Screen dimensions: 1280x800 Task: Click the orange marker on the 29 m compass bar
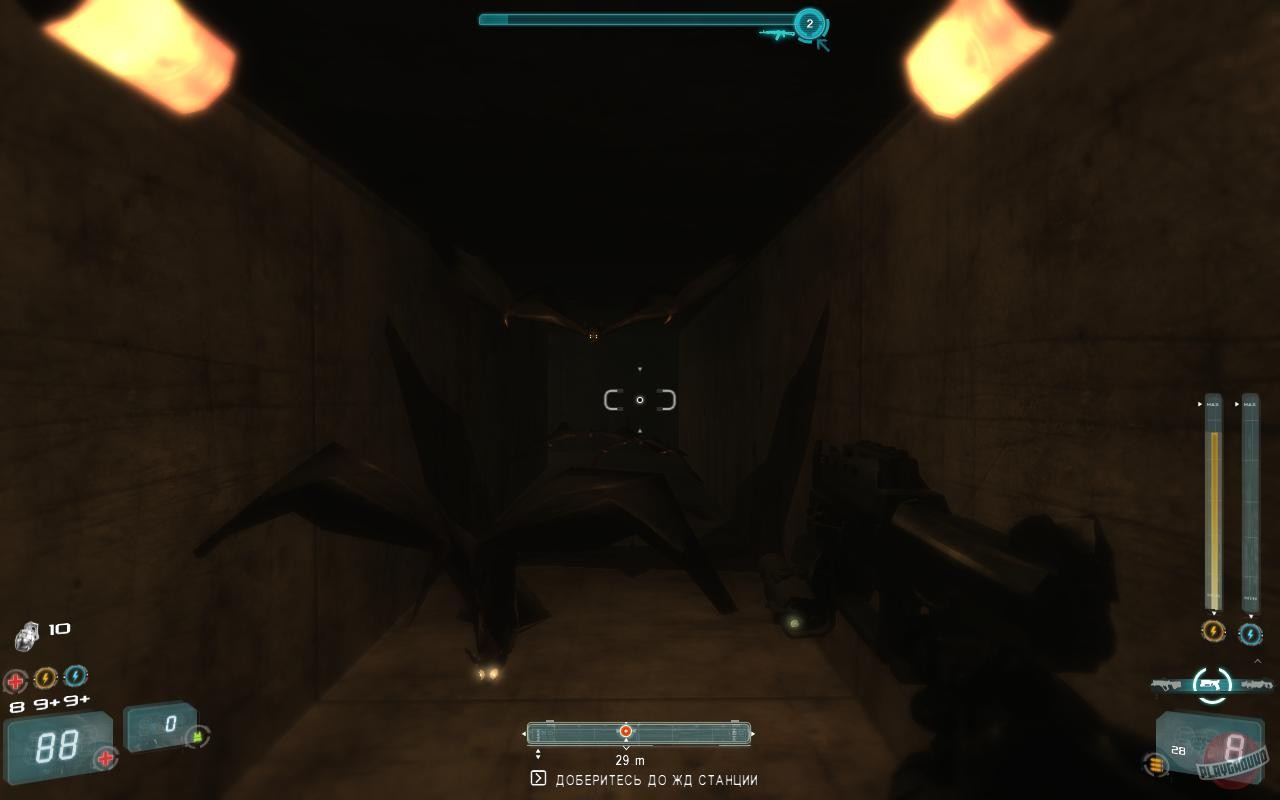625,731
